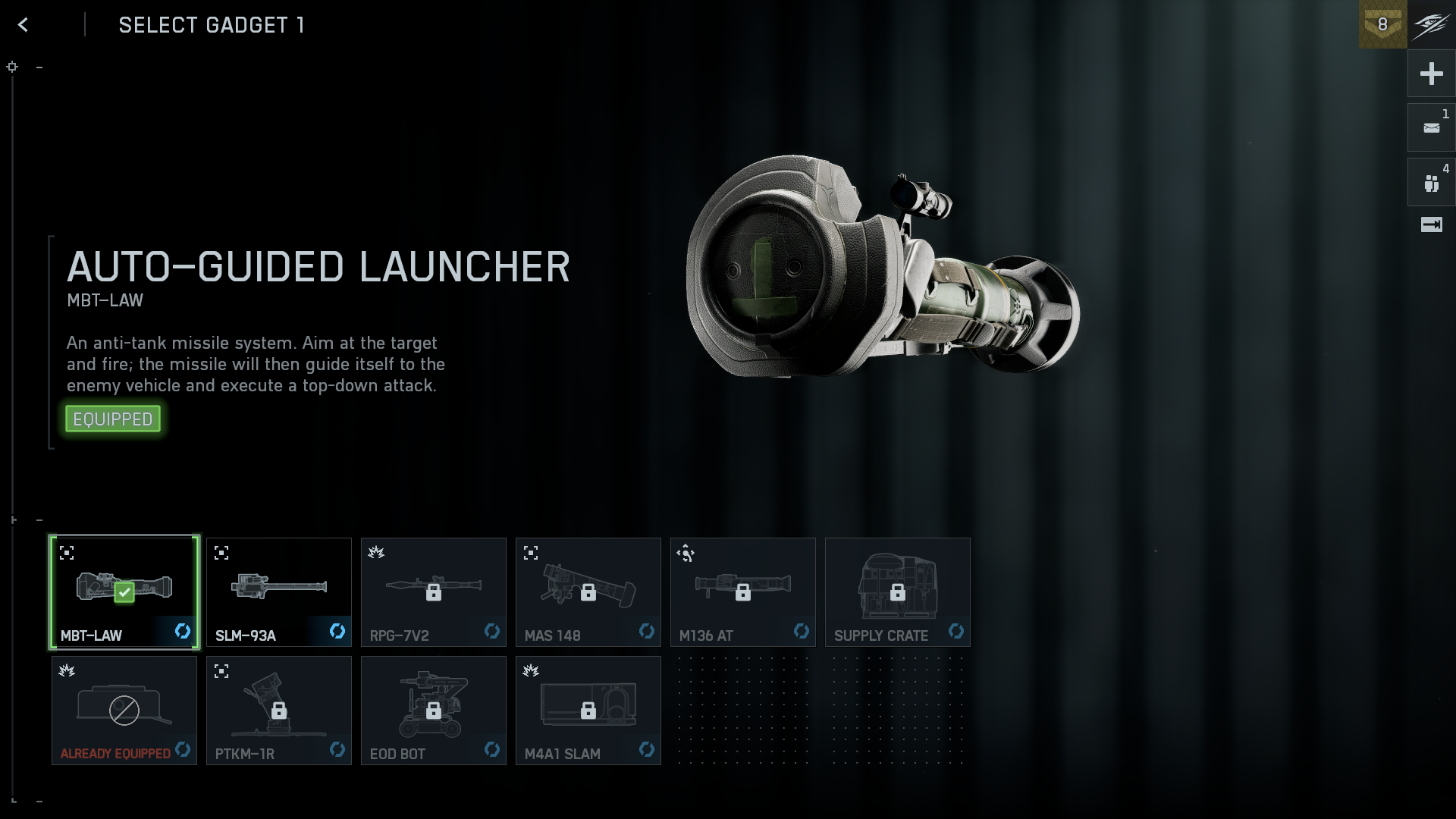Click the exit arrow icon in the sidebar

tap(1431, 224)
